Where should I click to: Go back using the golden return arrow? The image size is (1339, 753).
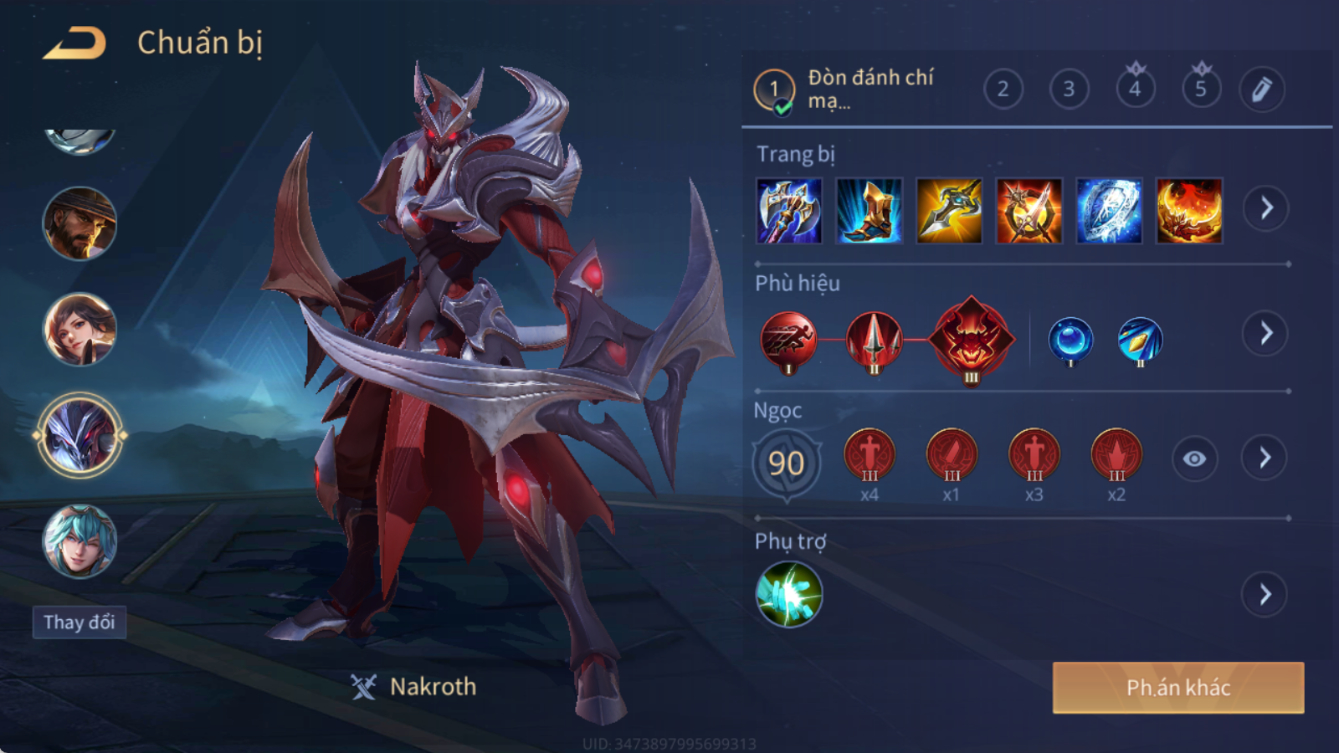click(76, 43)
